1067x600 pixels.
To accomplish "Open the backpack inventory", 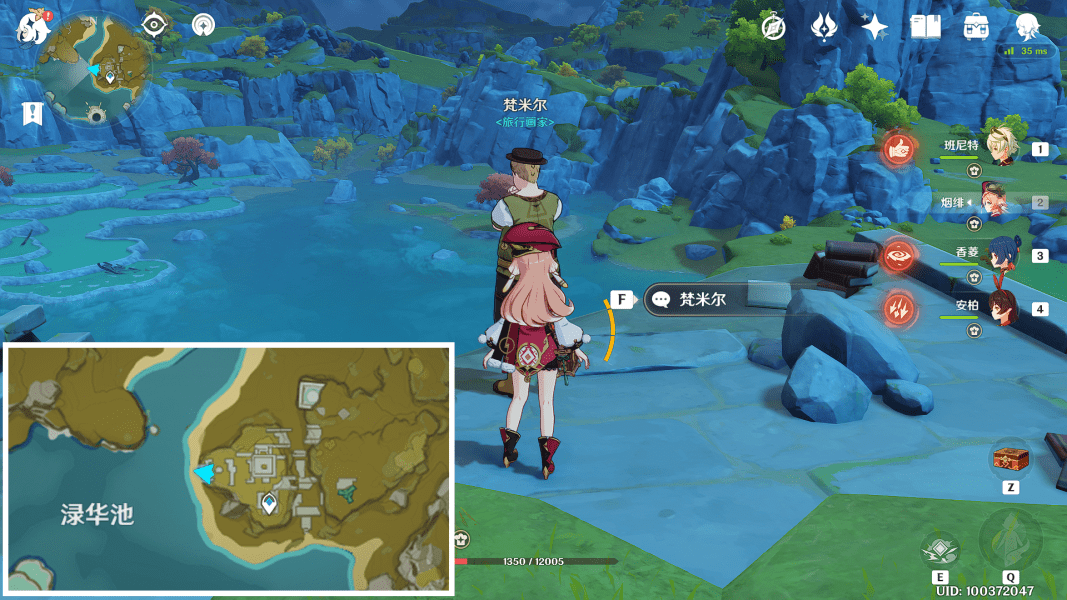I will pos(977,27).
